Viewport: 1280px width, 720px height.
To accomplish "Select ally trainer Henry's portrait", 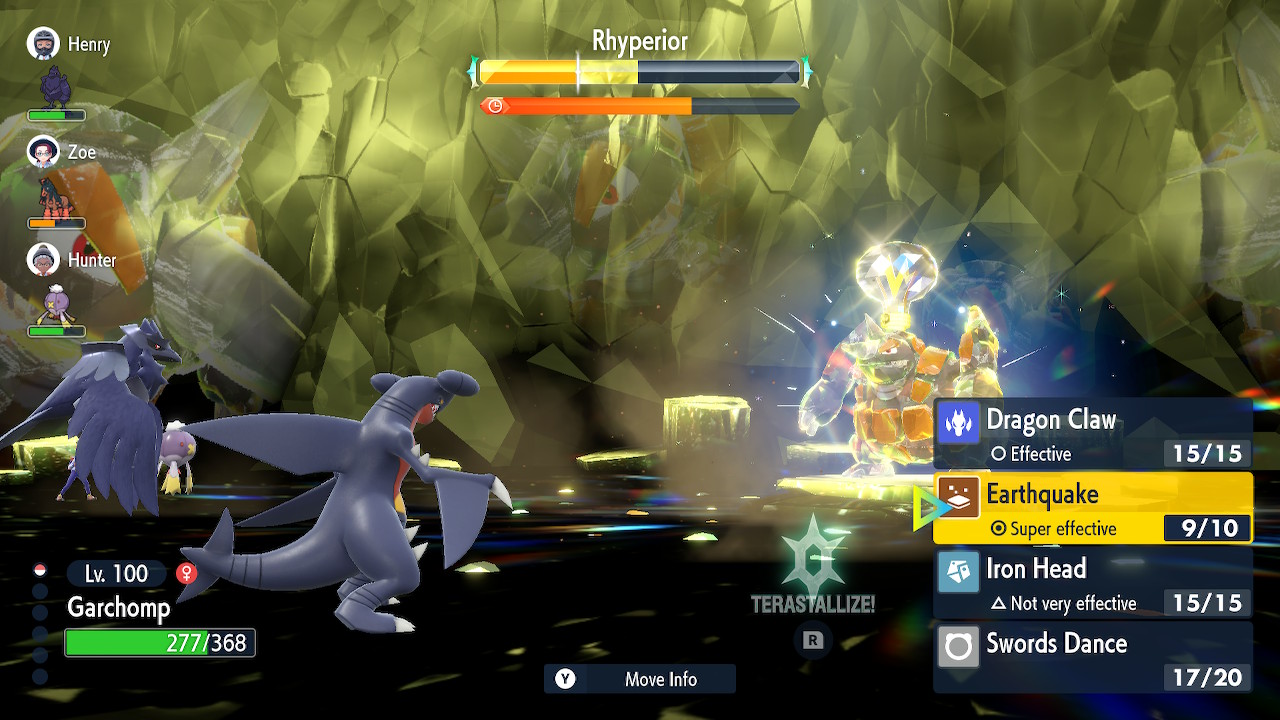I will pyautogui.click(x=43, y=44).
